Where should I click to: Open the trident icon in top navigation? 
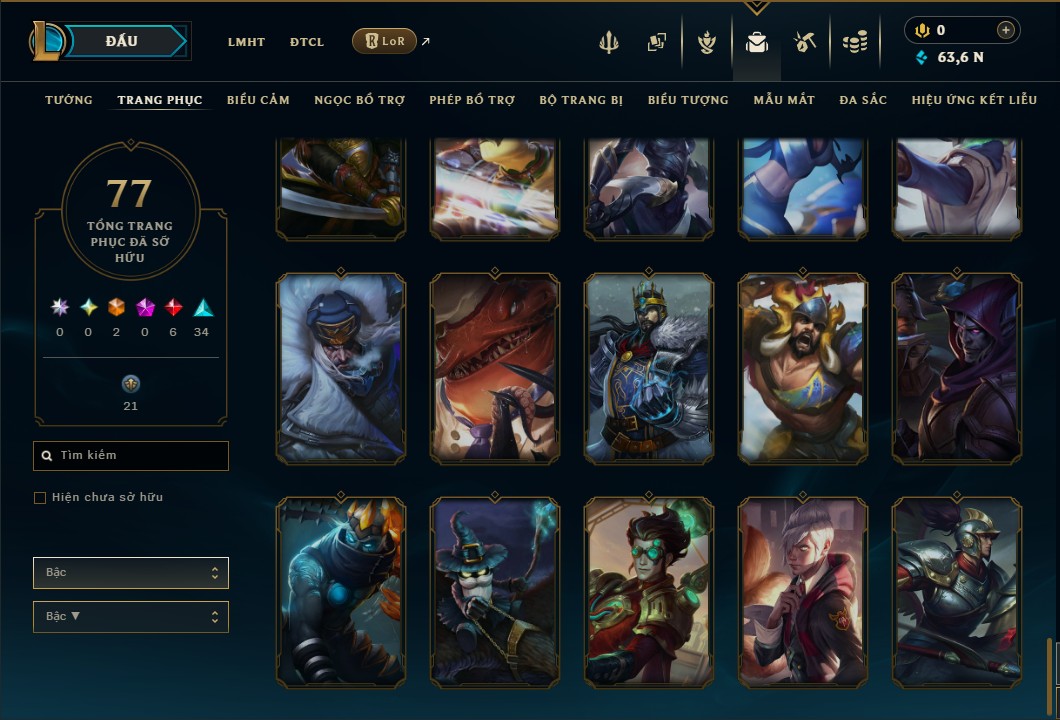609,42
